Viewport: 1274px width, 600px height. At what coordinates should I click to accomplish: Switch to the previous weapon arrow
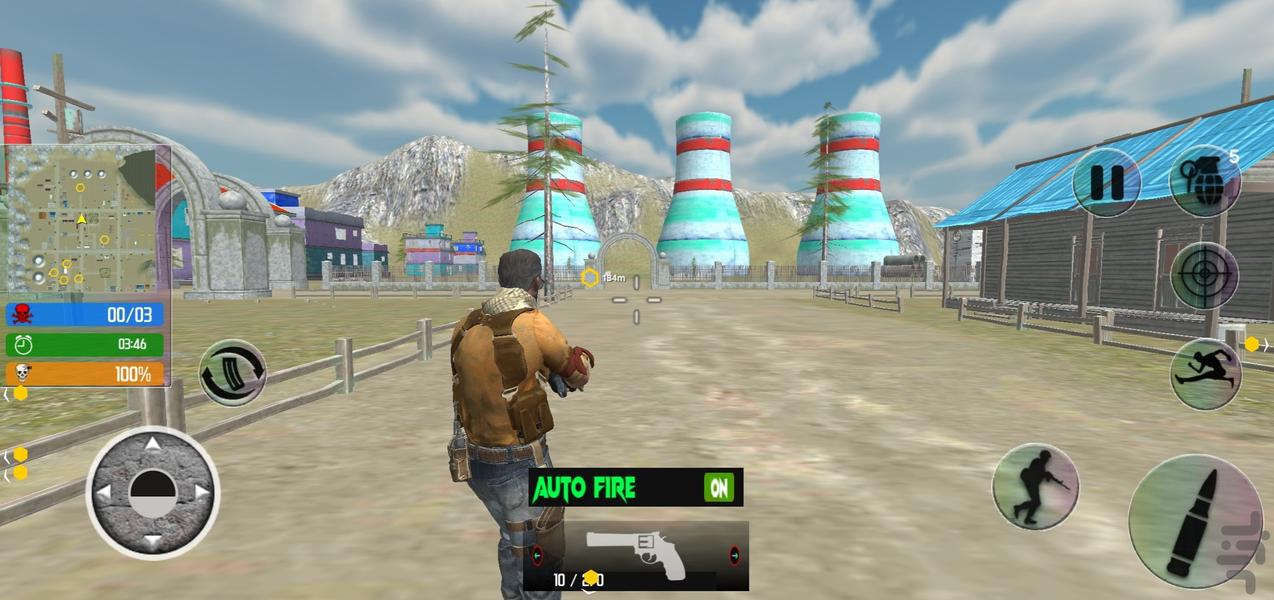coord(537,555)
